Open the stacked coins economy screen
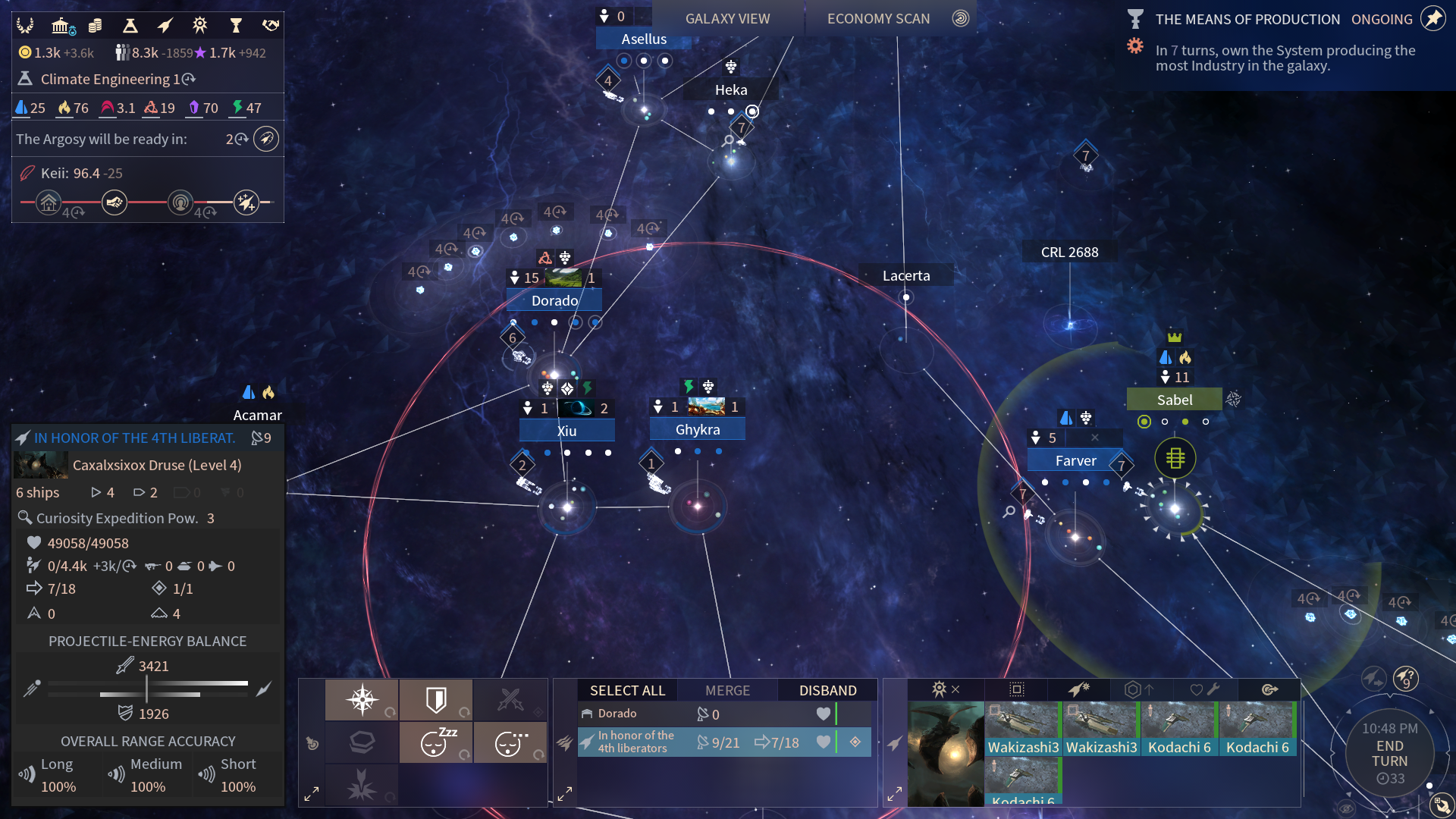Image resolution: width=1456 pixels, height=819 pixels. (96, 26)
